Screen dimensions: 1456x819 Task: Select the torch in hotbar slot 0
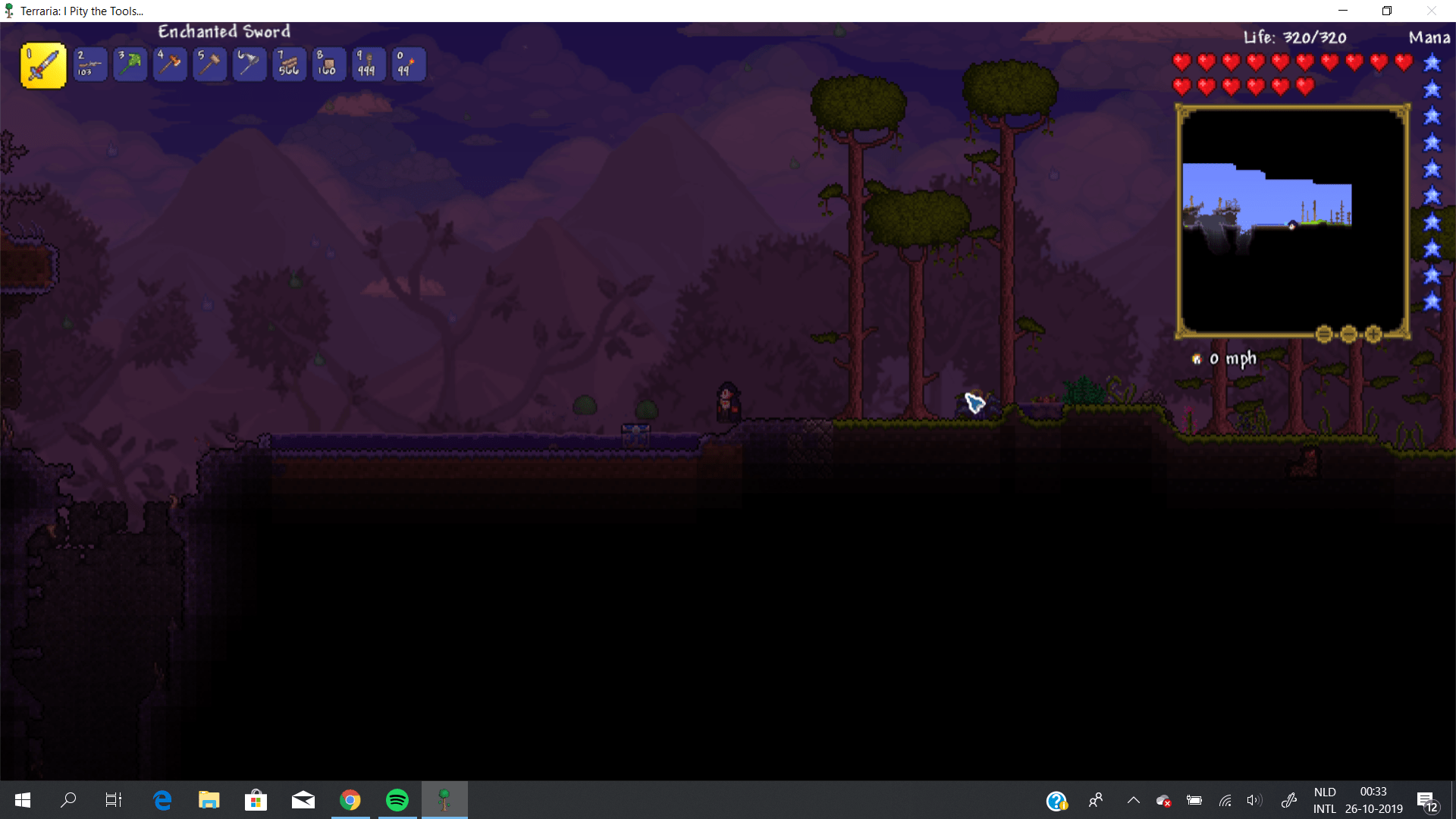click(x=408, y=64)
